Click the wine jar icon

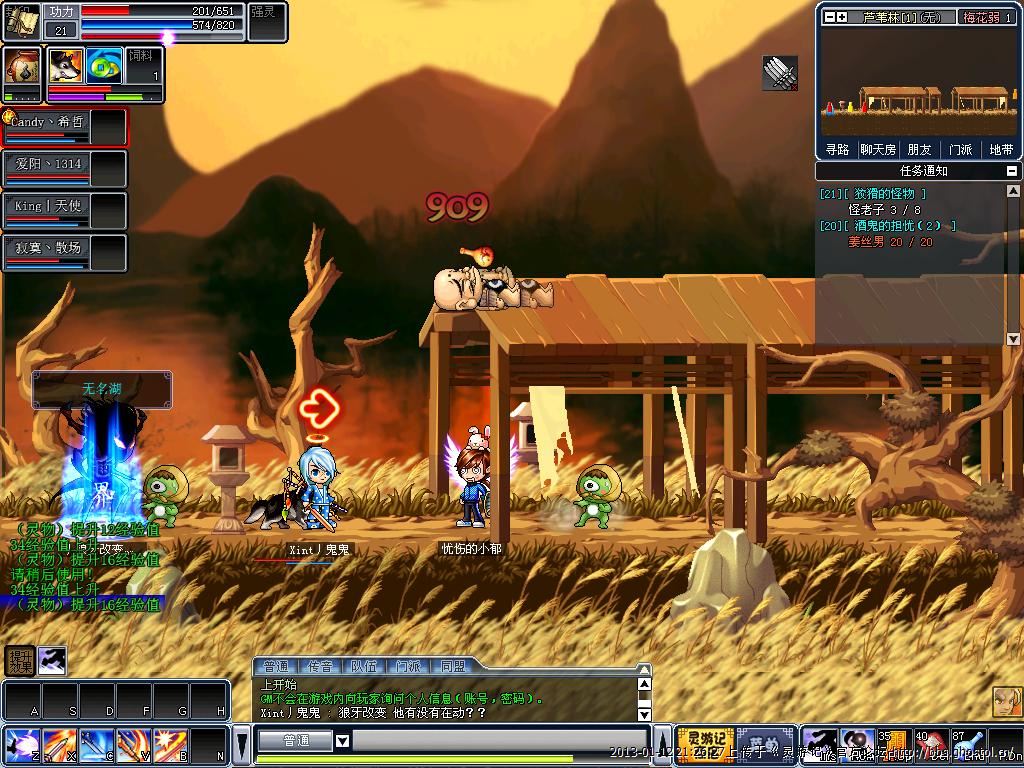click(x=20, y=67)
